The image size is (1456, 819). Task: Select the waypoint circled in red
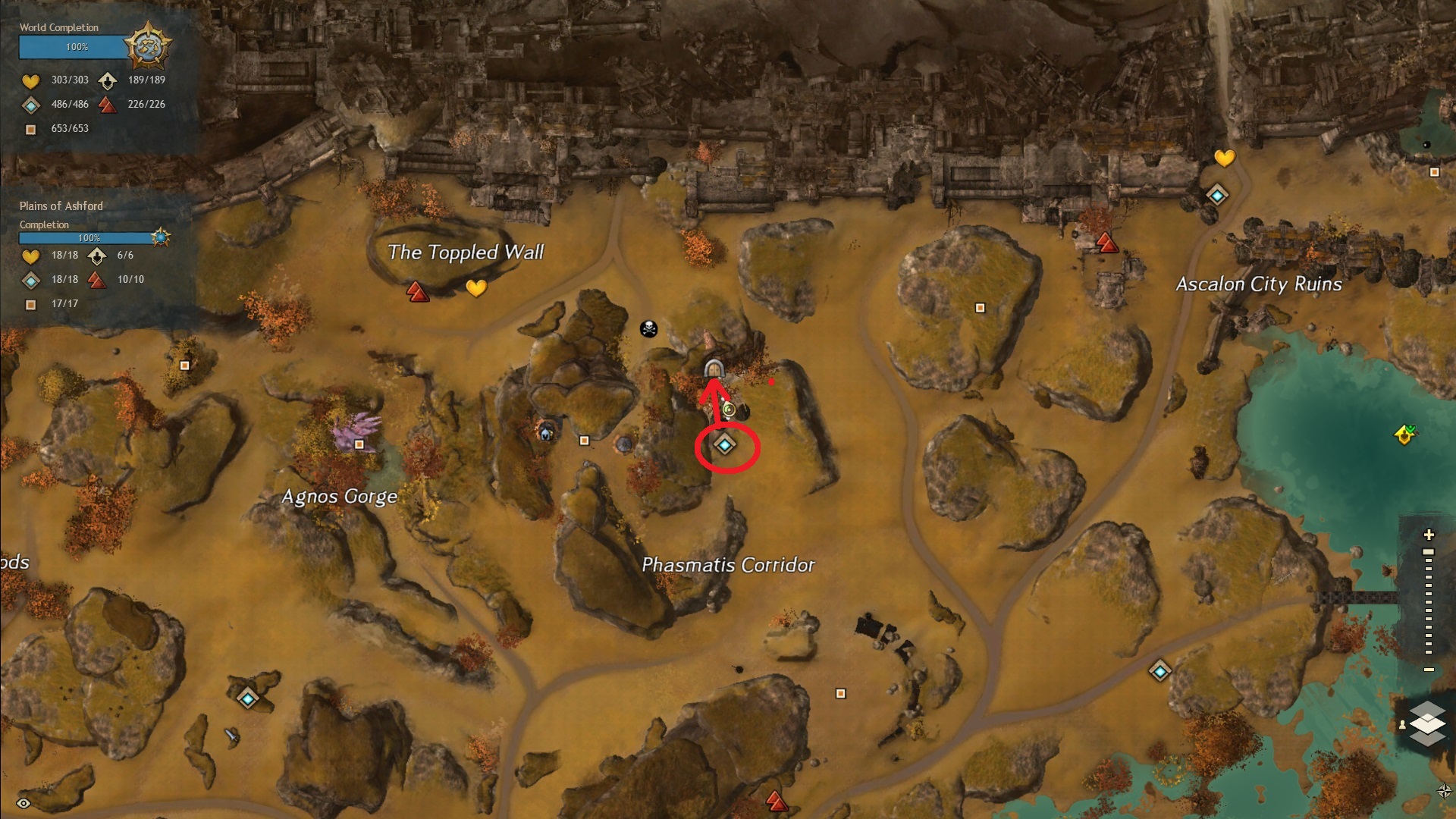point(725,445)
